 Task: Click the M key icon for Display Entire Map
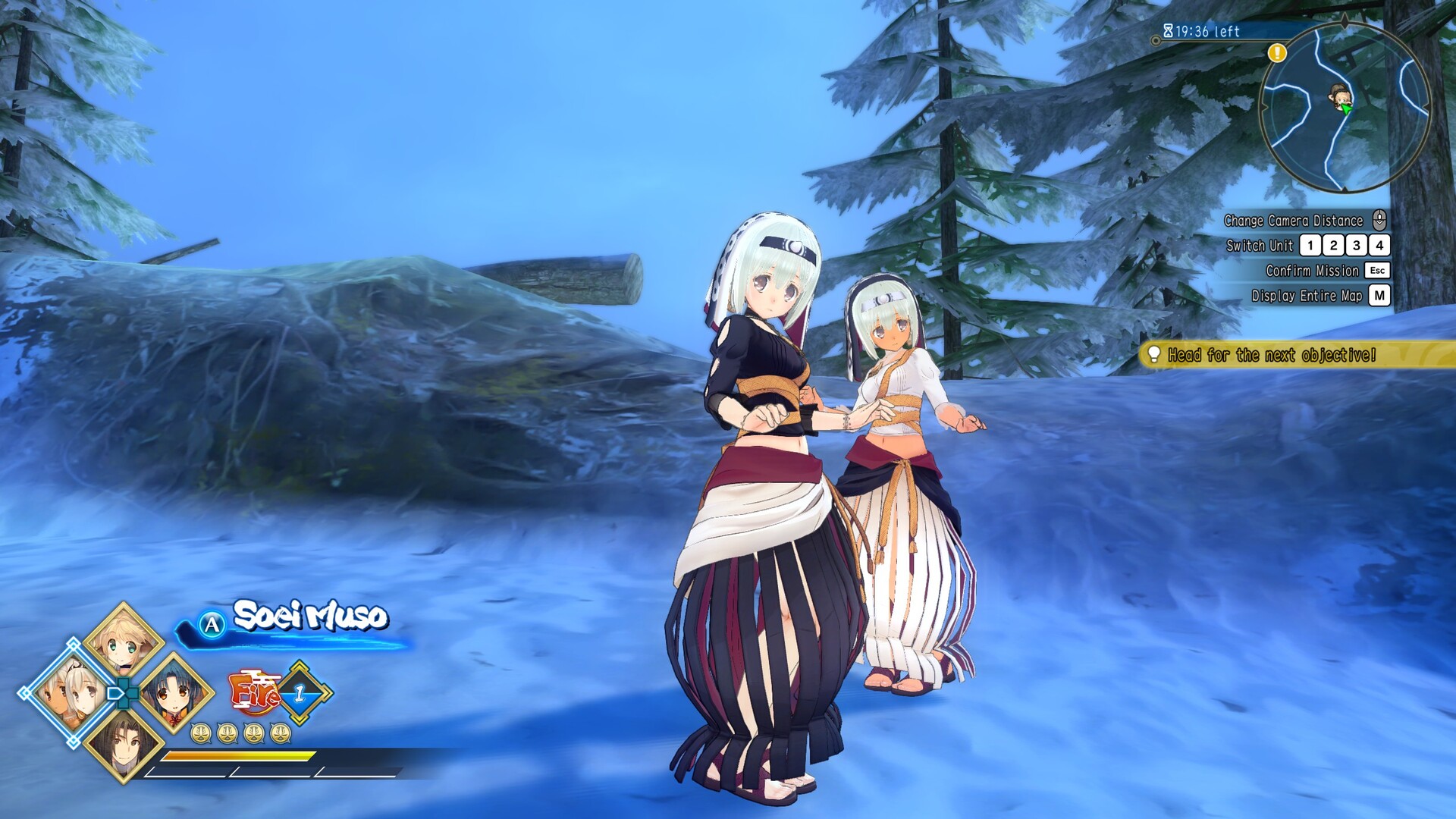click(x=1379, y=293)
